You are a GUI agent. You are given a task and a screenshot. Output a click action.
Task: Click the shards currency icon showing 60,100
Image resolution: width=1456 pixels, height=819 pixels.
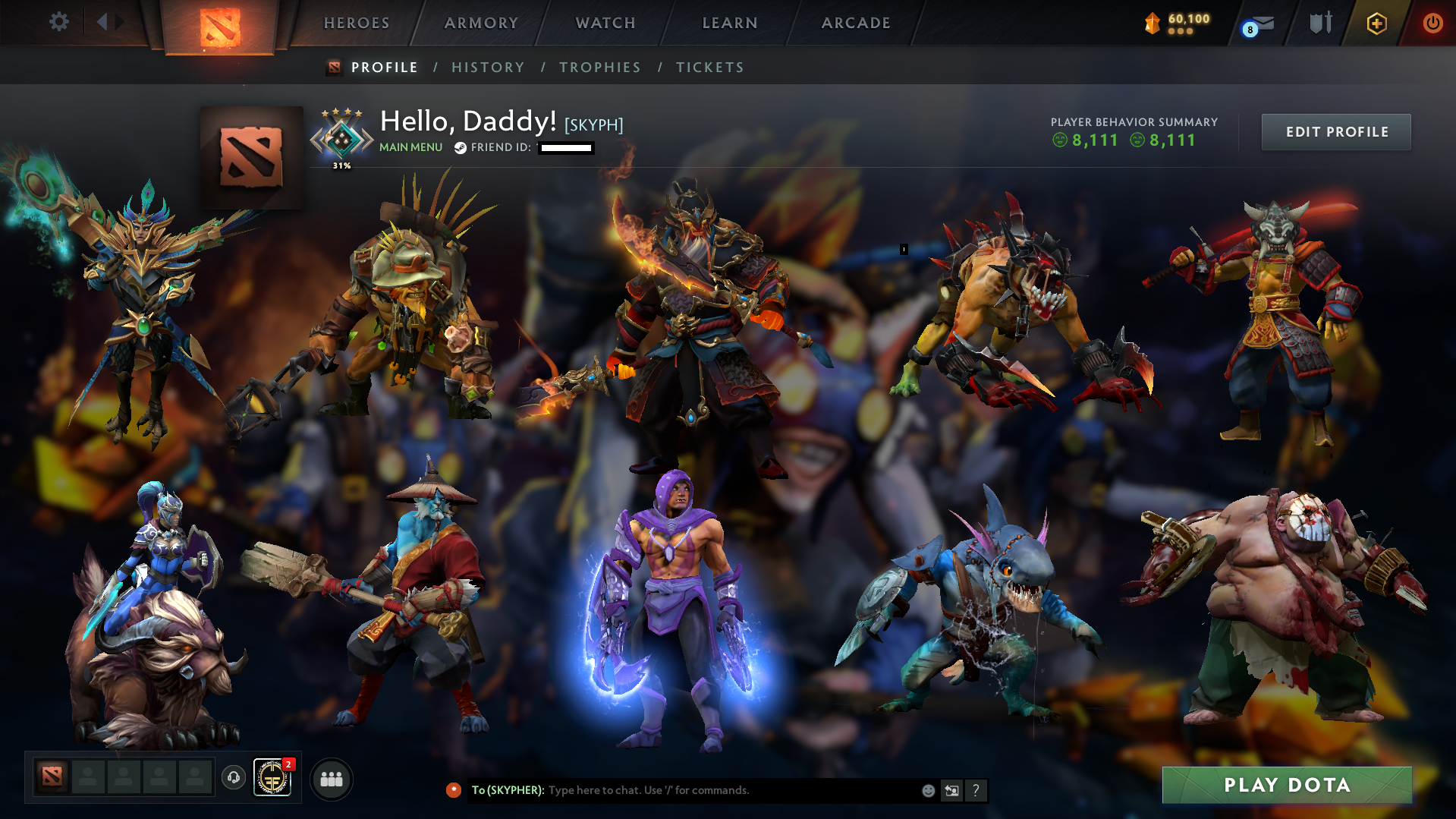(x=1153, y=23)
